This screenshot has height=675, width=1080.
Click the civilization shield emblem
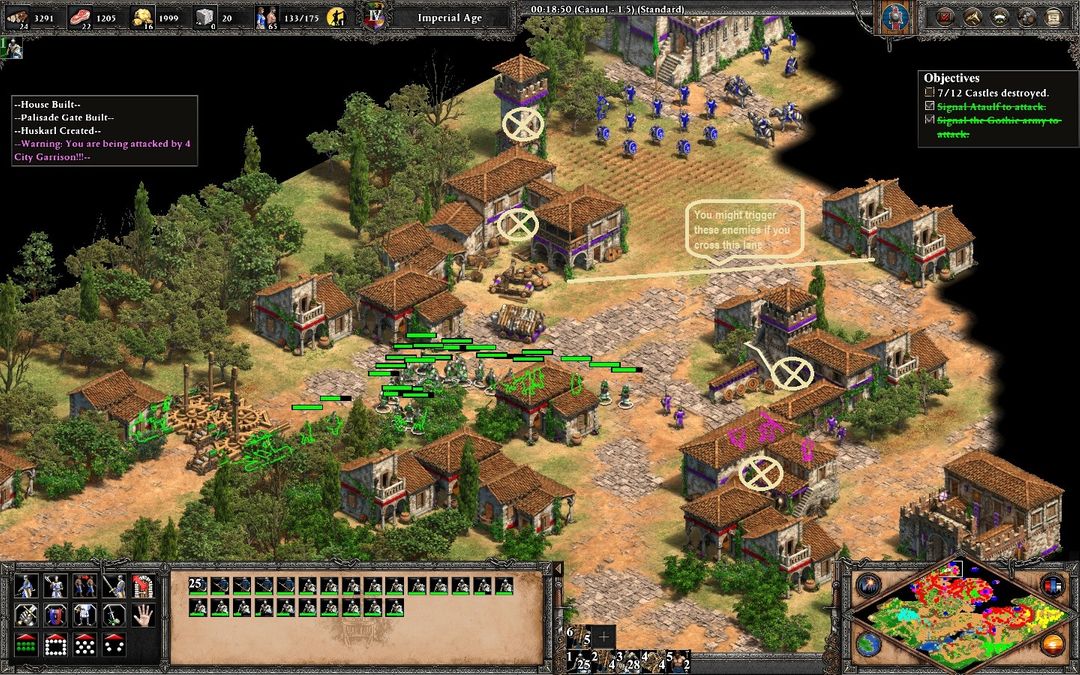click(893, 17)
